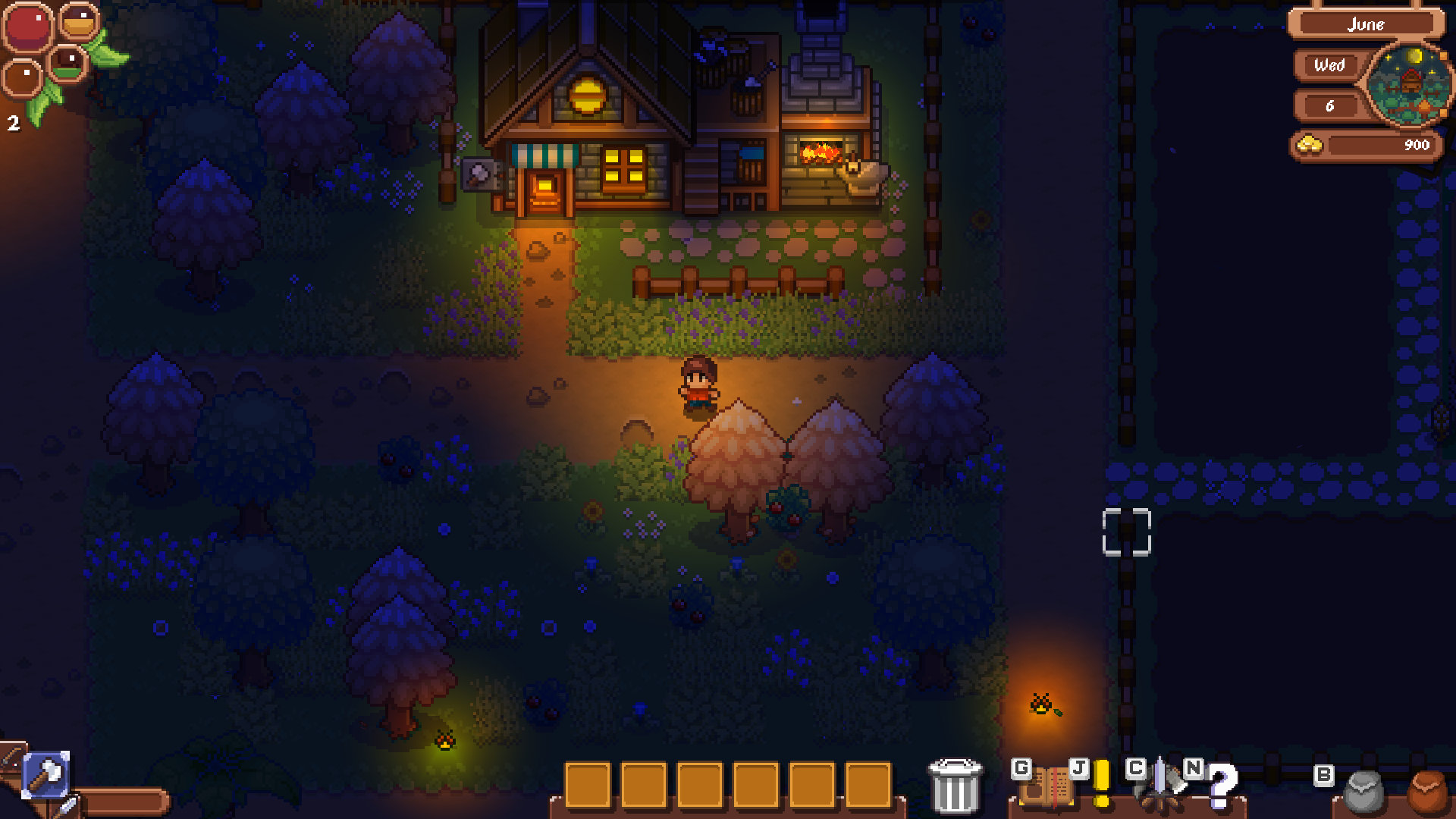Viewport: 1456px width, 819px height.
Task: Click the circular minimap
Action: click(x=1410, y=84)
